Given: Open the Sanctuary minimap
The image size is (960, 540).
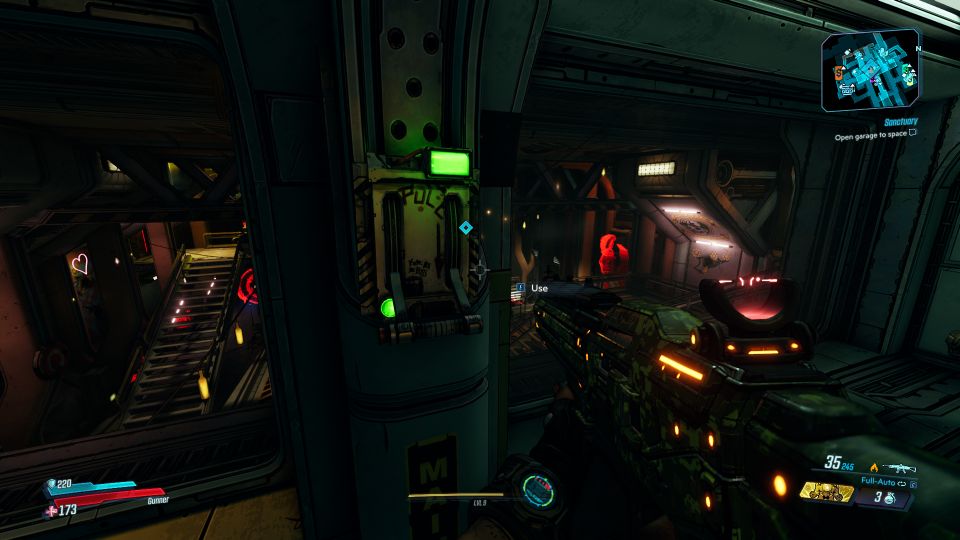Looking at the screenshot, I should tap(870, 70).
